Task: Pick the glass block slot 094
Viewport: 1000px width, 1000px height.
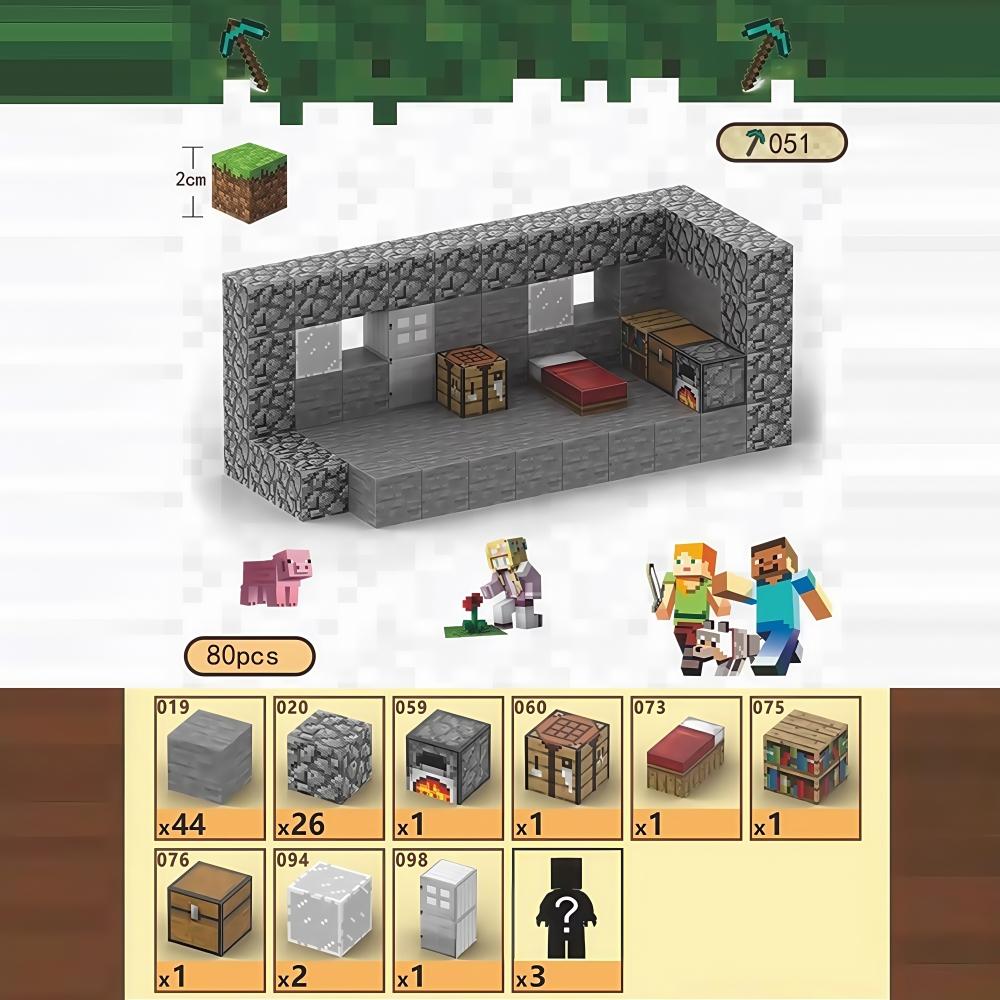Action: pyautogui.click(x=329, y=919)
